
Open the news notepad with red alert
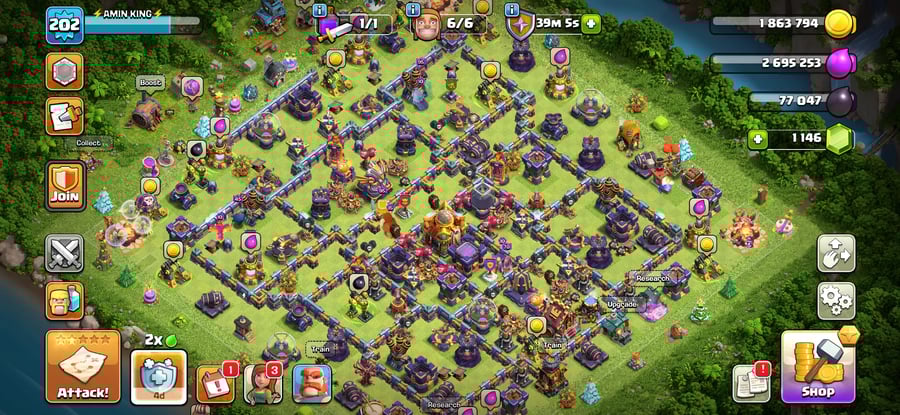tap(751, 382)
